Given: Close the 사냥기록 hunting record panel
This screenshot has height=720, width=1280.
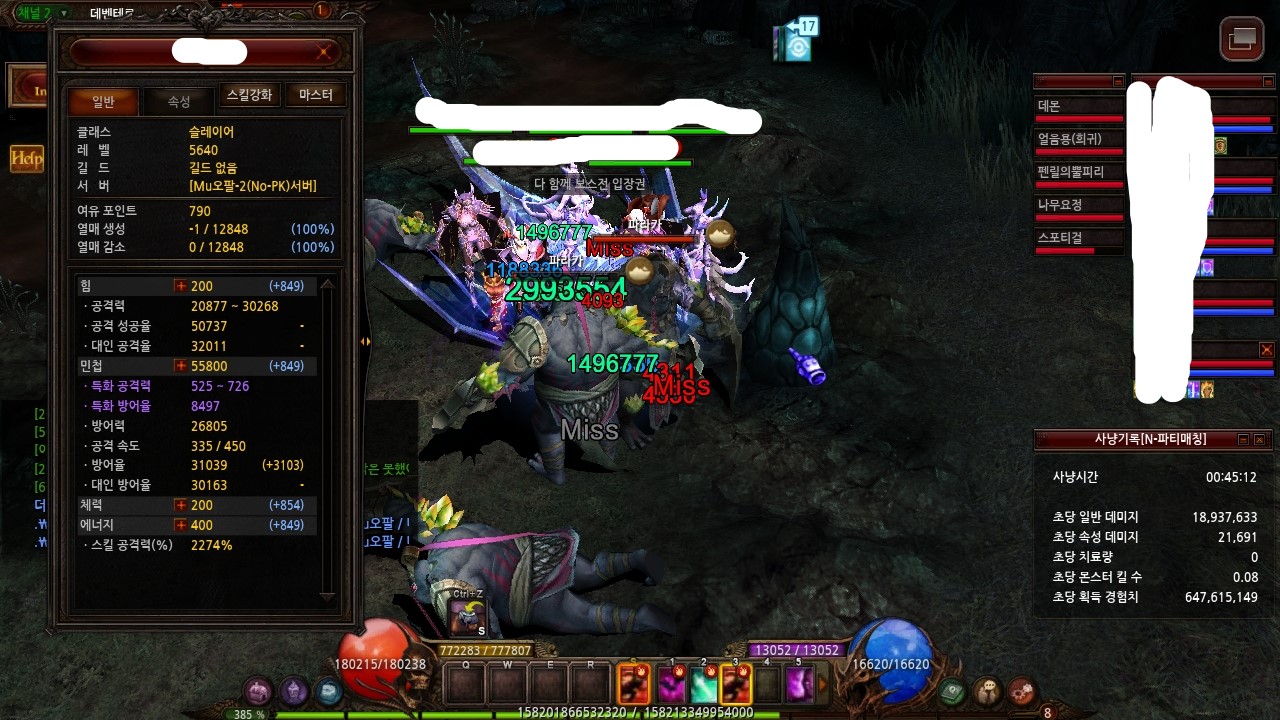Looking at the screenshot, I should pyautogui.click(x=1259, y=439).
